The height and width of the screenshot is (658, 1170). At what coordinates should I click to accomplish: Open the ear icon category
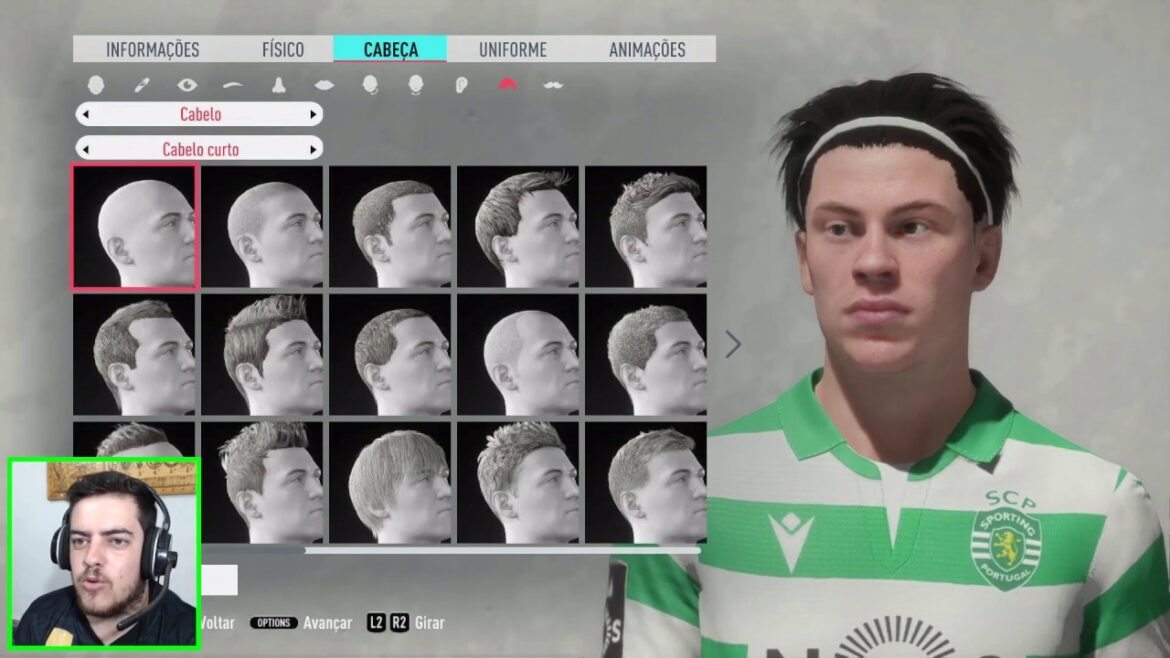tap(461, 85)
